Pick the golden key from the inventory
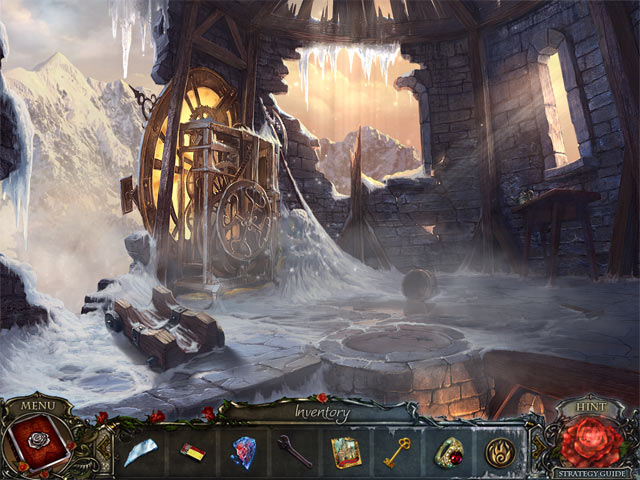 tap(398, 453)
